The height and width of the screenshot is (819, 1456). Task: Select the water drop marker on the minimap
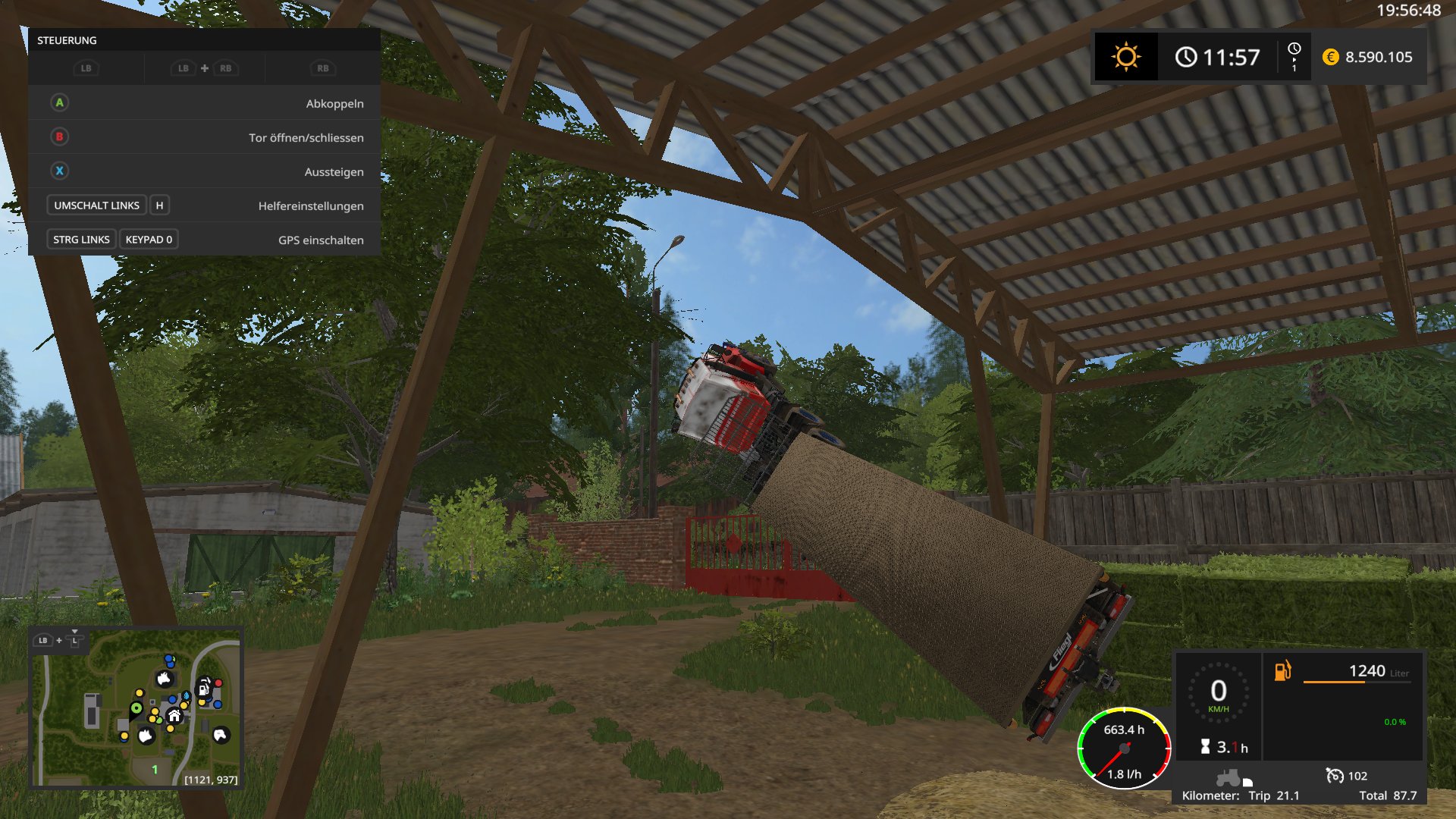point(187,695)
